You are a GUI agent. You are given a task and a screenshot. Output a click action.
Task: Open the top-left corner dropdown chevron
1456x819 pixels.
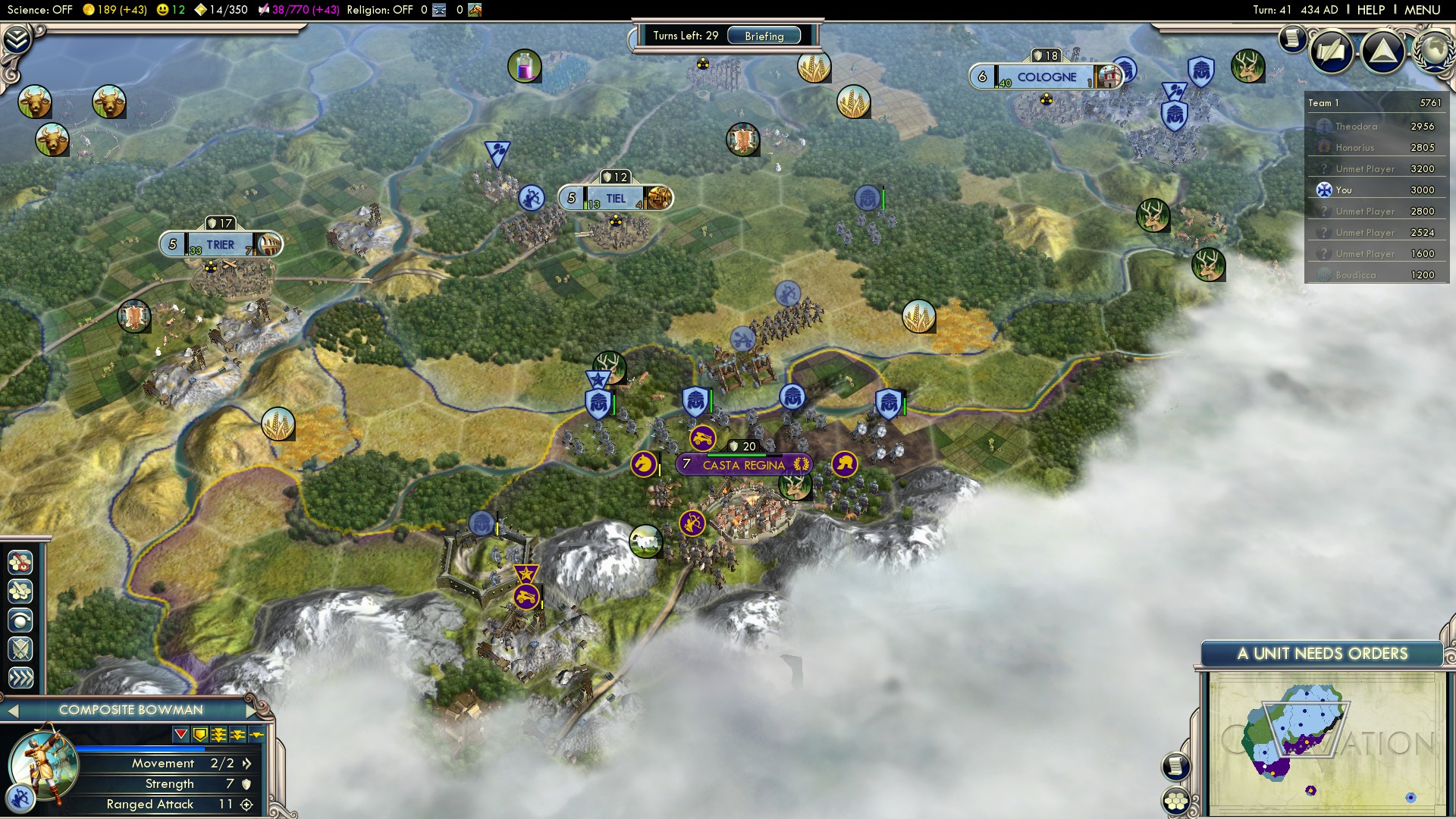[16, 39]
